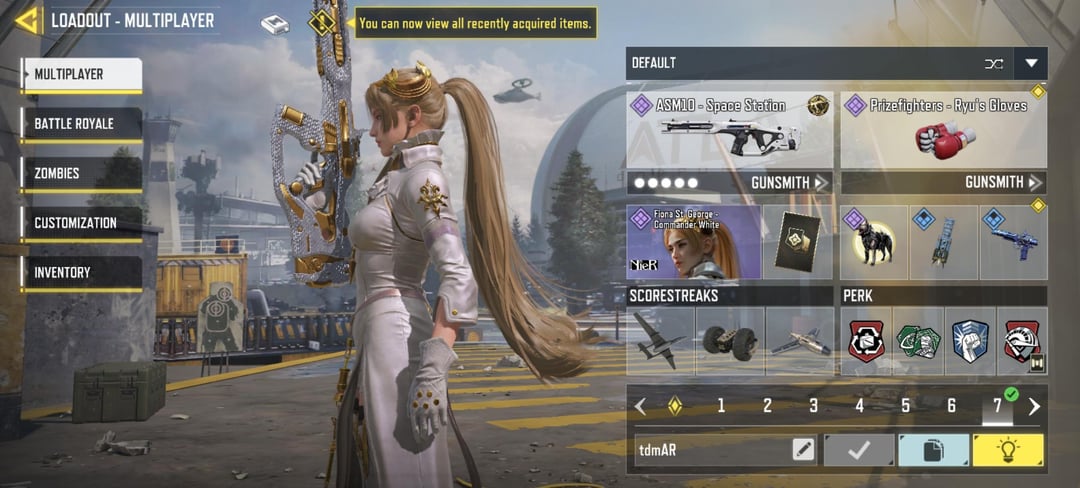Go back using the yellow arrow
The image size is (1080, 488).
coord(27,20)
